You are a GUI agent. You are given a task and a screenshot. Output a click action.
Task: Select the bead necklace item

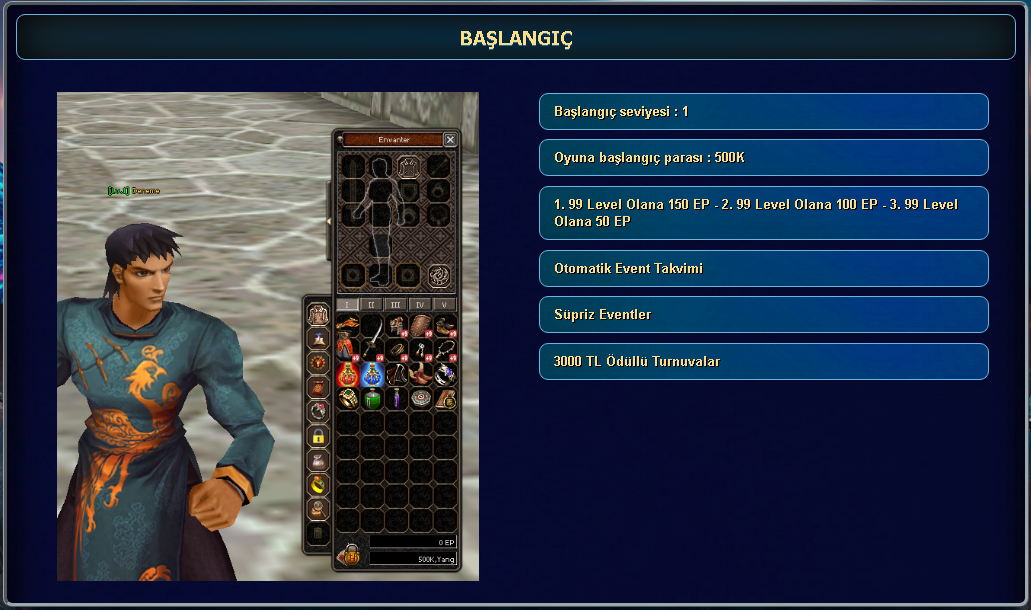pos(445,350)
